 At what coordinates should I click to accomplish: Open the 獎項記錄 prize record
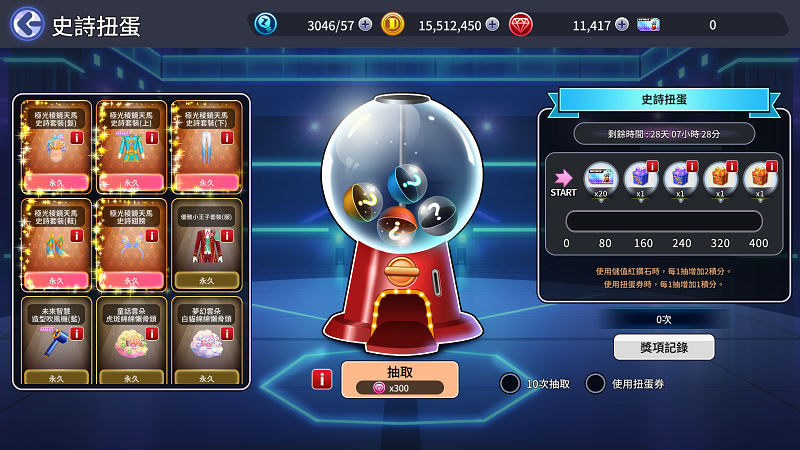pos(663,347)
